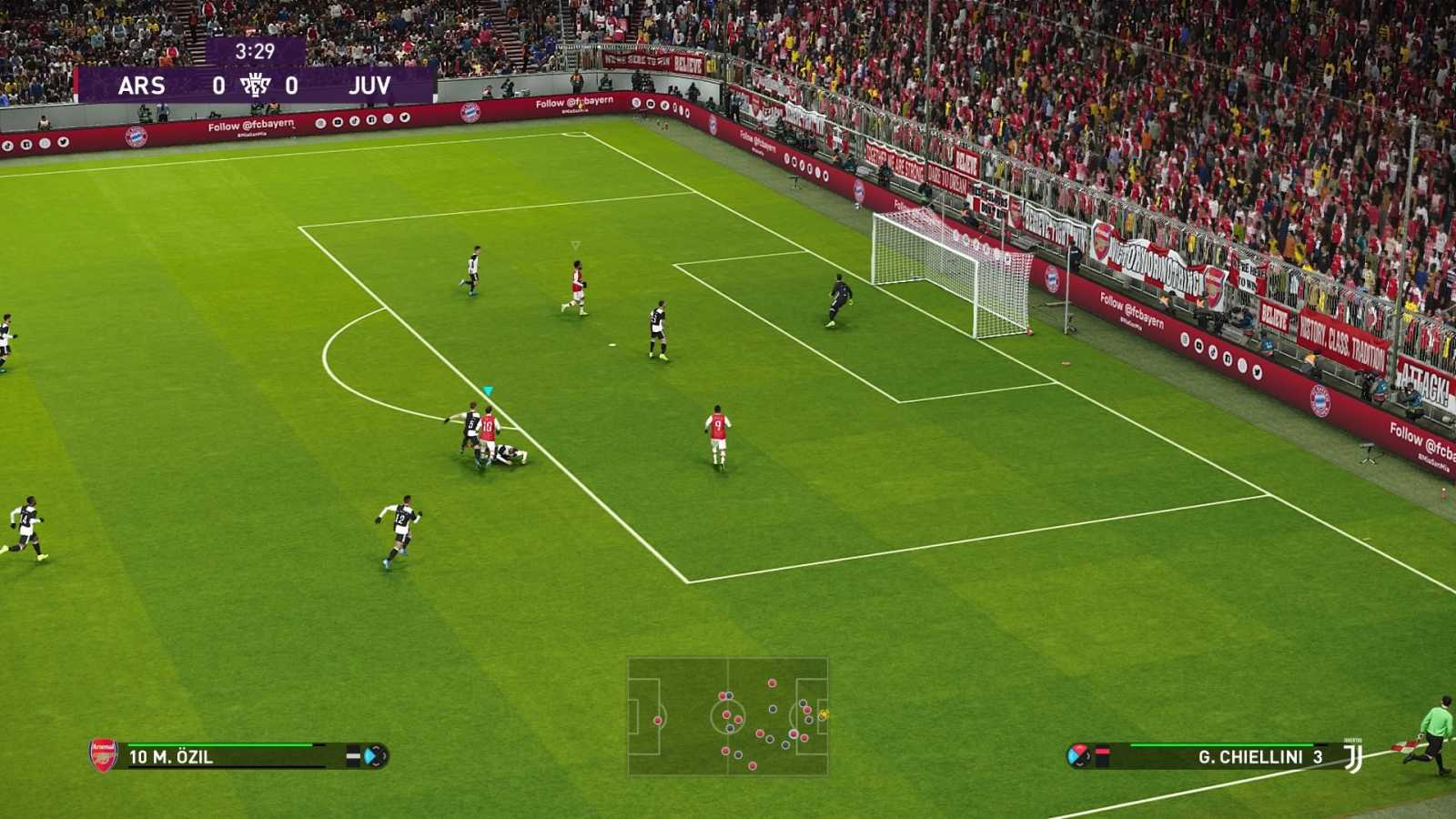Click the blue controller cursor icon beside Özil's bar
Viewport: 1456px width, 819px height.
click(371, 753)
